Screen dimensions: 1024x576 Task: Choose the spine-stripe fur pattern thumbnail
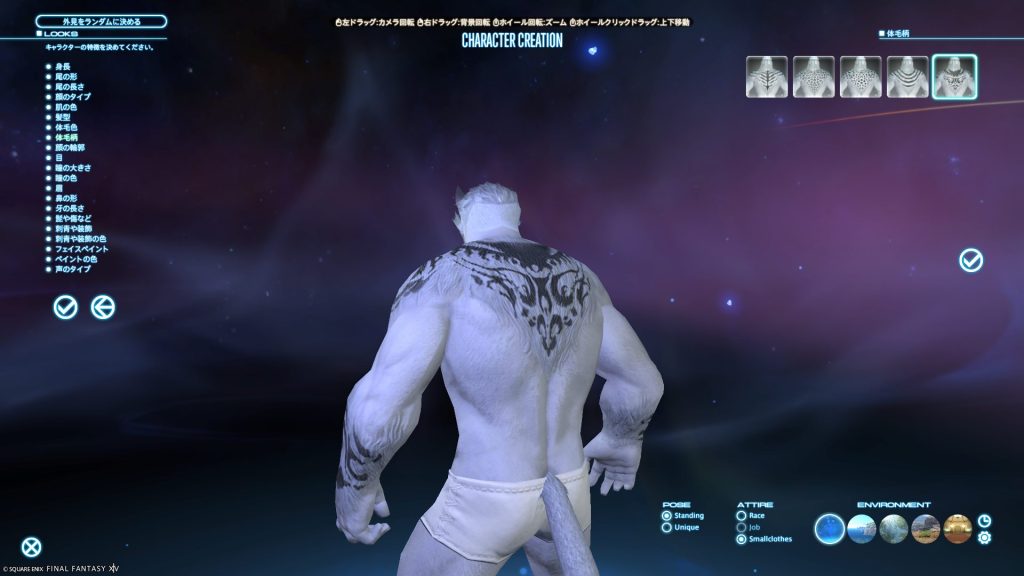point(763,77)
